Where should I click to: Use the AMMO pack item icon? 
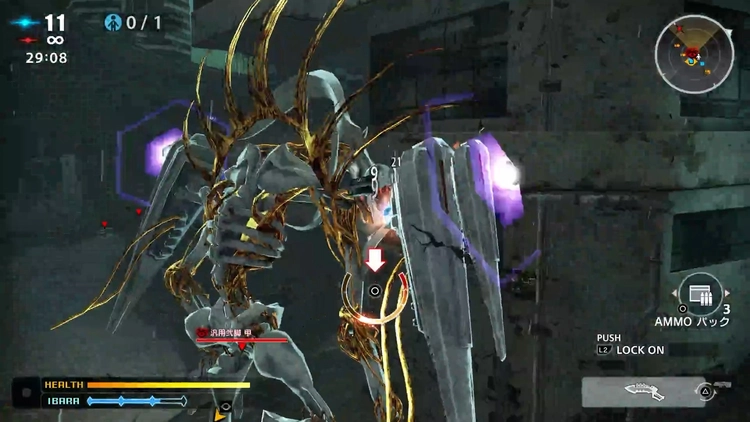coord(700,293)
